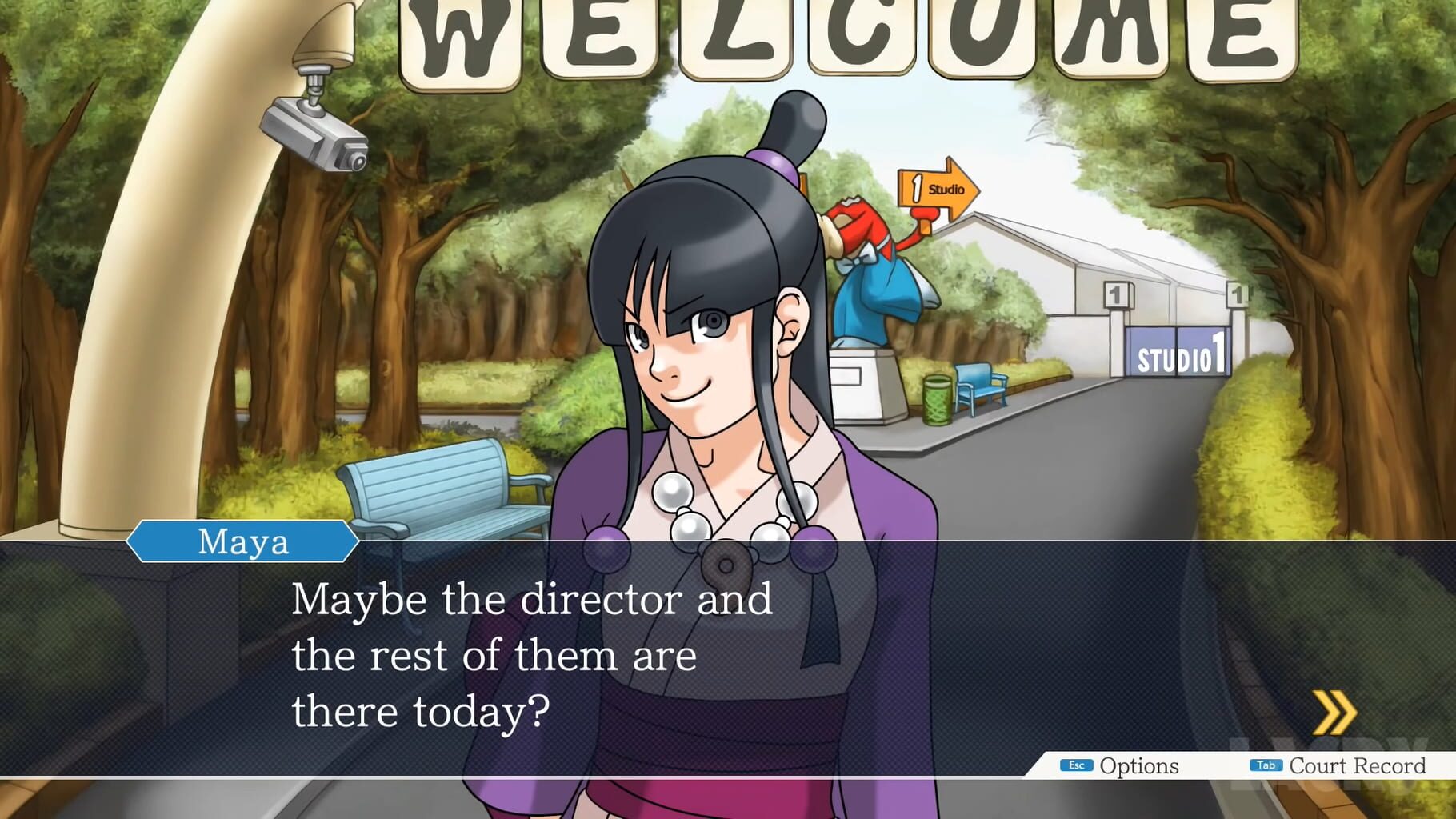Click the Steel Samurai statue

click(x=880, y=280)
